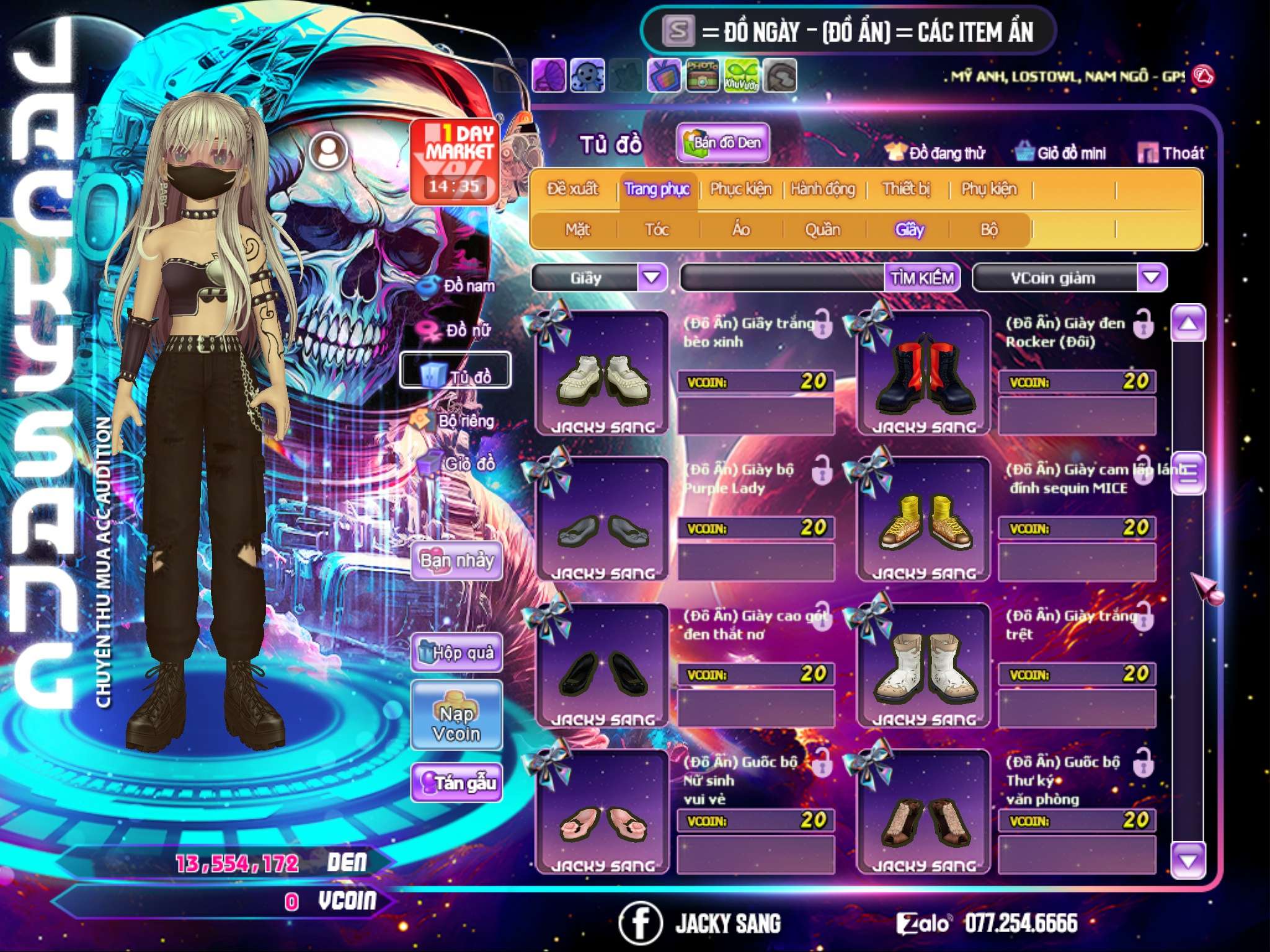Open Giỏ đồ mini cart
Image resolution: width=1270 pixels, height=952 pixels.
(1061, 153)
